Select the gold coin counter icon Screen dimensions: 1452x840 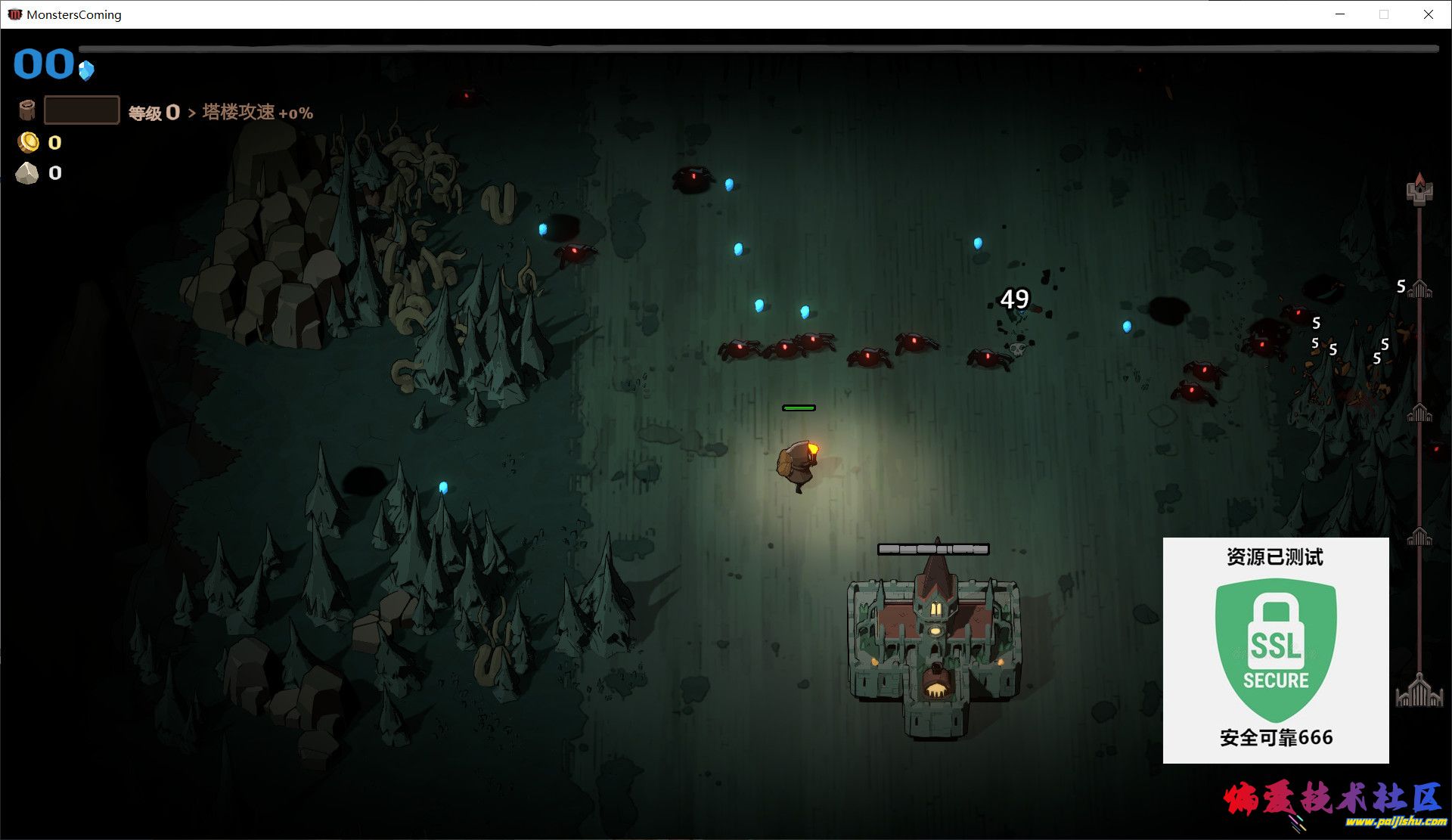point(29,142)
